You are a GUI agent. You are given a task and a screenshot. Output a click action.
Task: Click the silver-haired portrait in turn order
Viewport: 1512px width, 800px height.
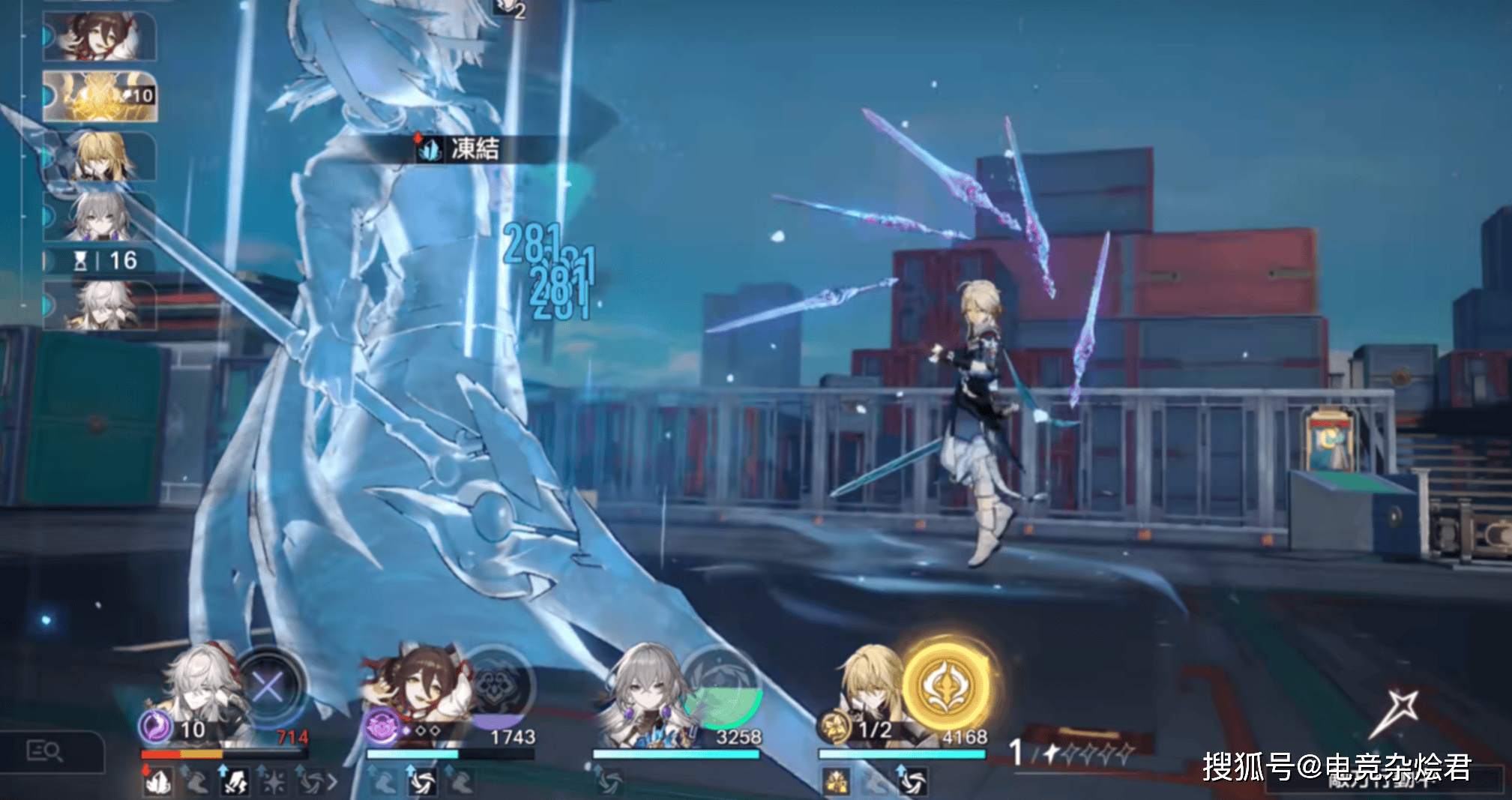(x=99, y=216)
